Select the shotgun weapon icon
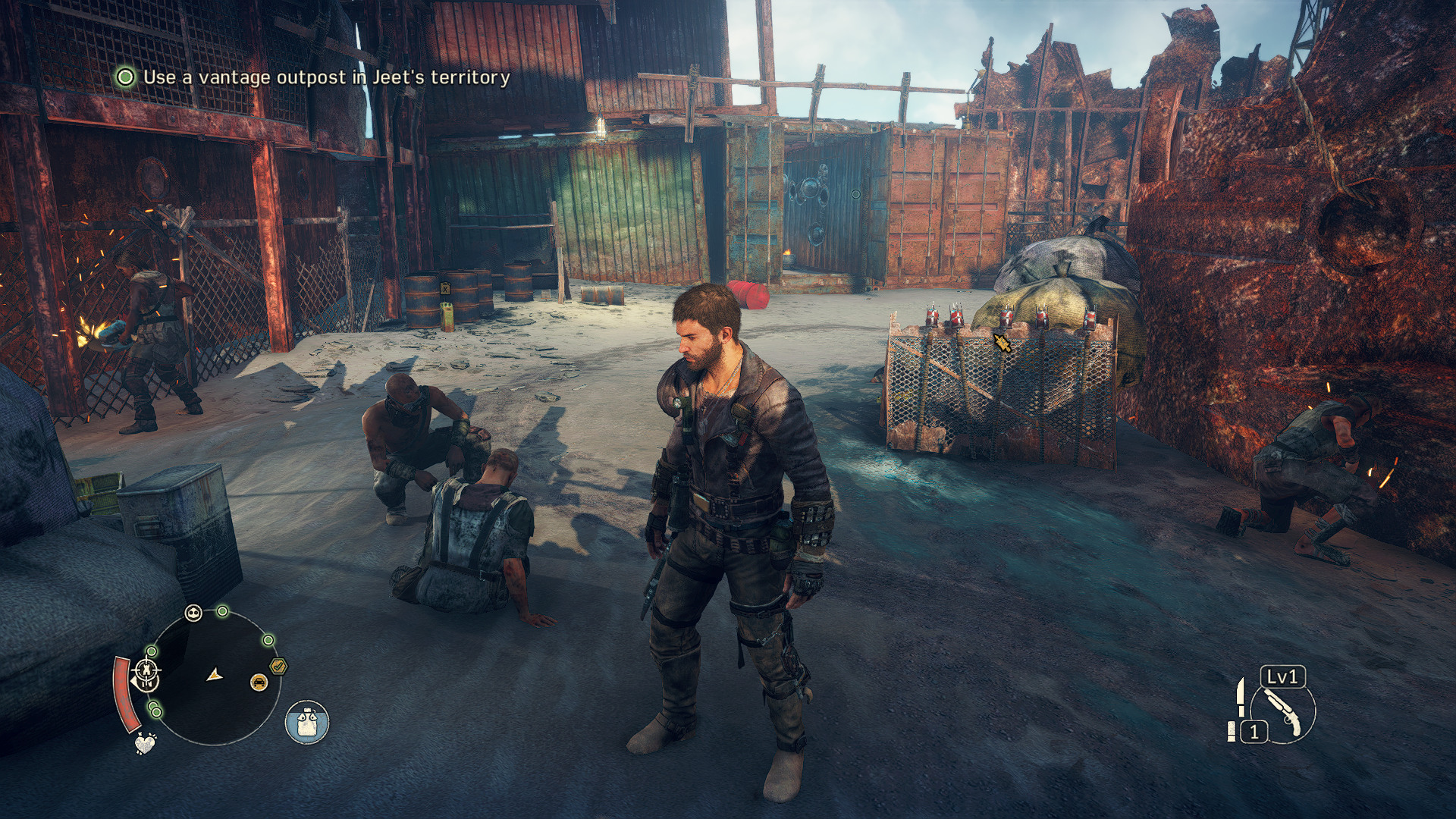The height and width of the screenshot is (819, 1456). (1286, 711)
